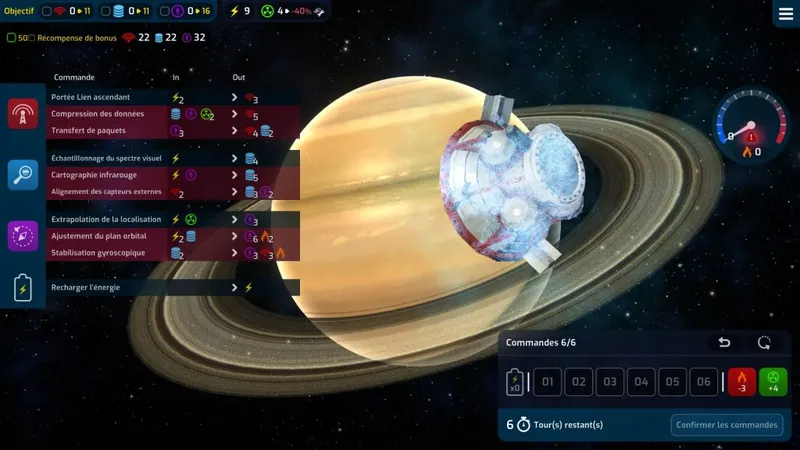800x450 pixels.
Task: Click the red flame heat -3 button
Action: [742, 382]
